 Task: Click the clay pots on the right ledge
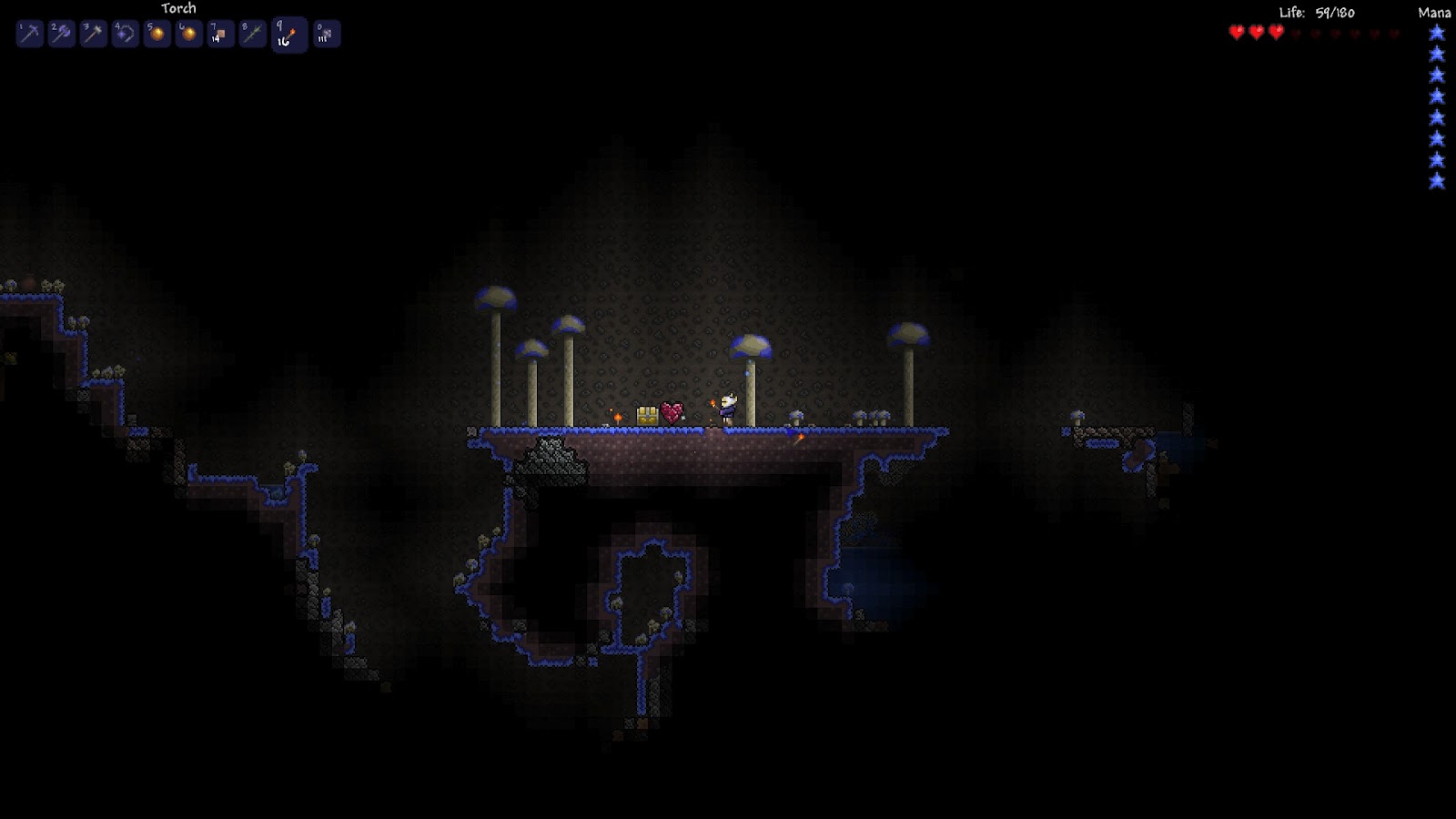click(874, 419)
